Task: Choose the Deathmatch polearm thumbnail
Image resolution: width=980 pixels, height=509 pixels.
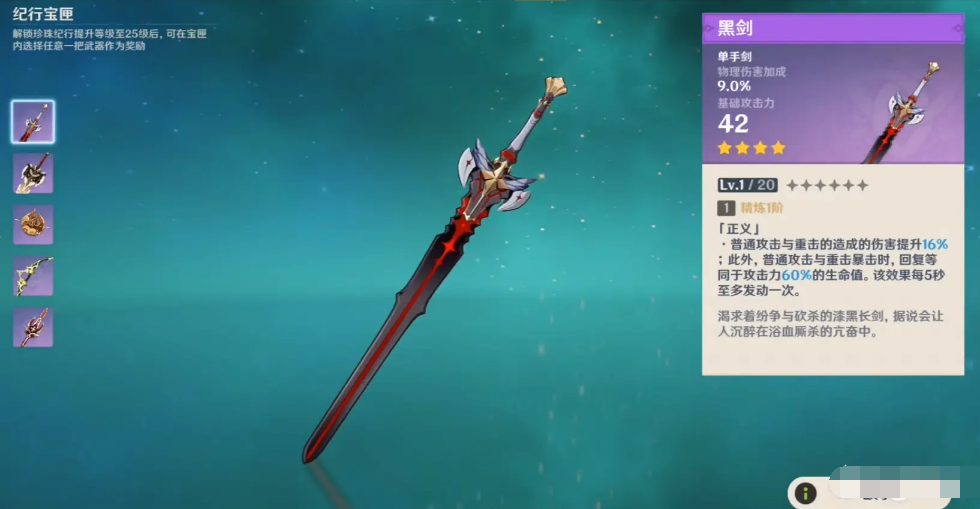Action: pos(33,327)
